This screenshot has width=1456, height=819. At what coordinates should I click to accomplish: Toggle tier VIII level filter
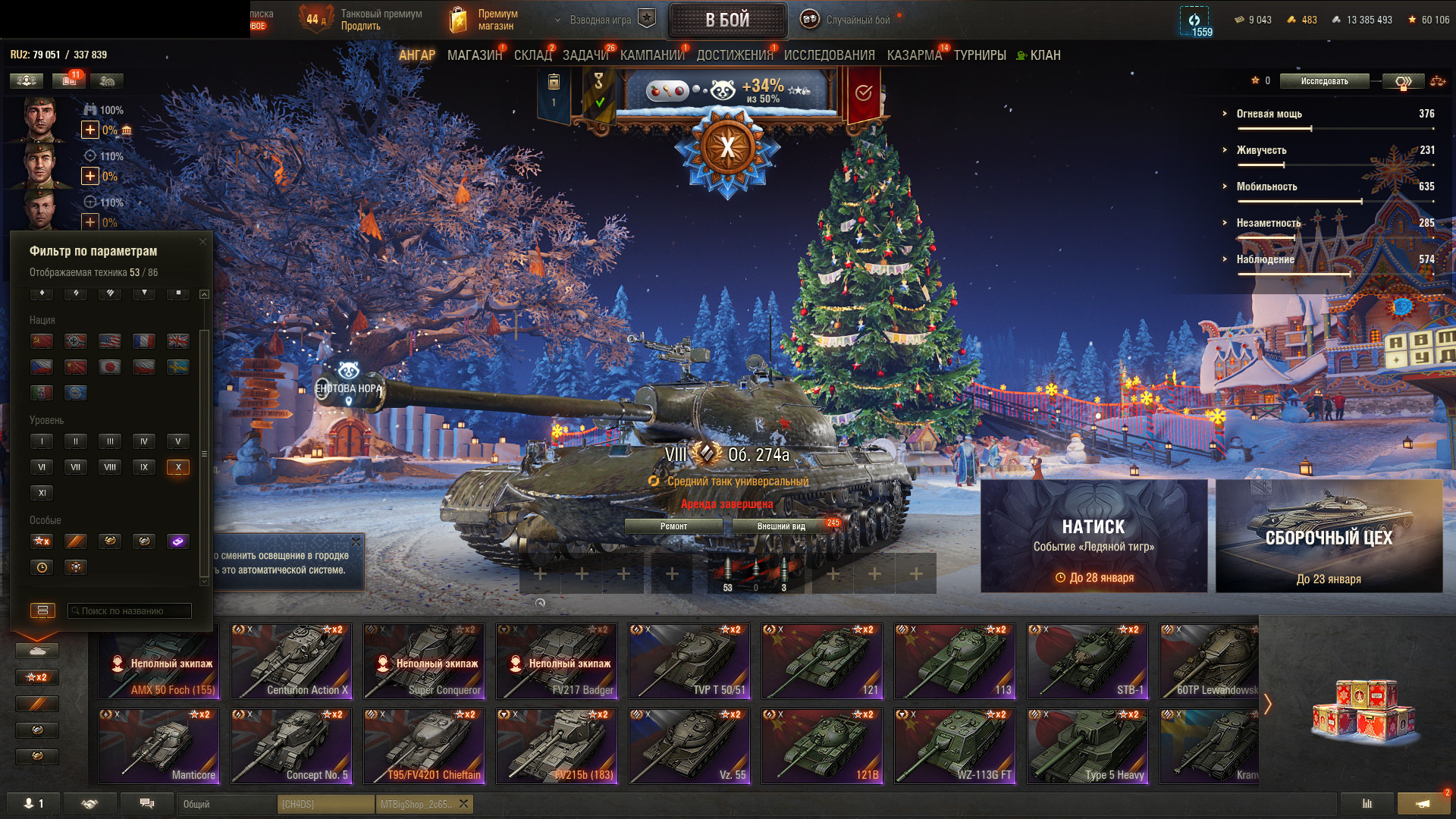click(110, 467)
